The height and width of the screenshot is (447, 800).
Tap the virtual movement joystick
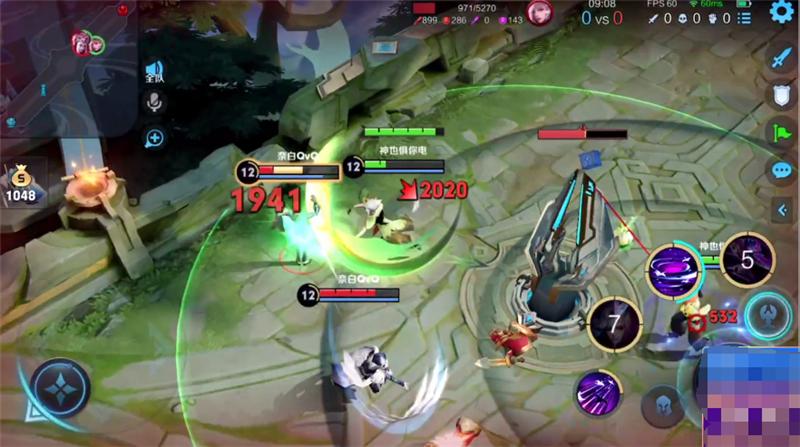coord(60,388)
